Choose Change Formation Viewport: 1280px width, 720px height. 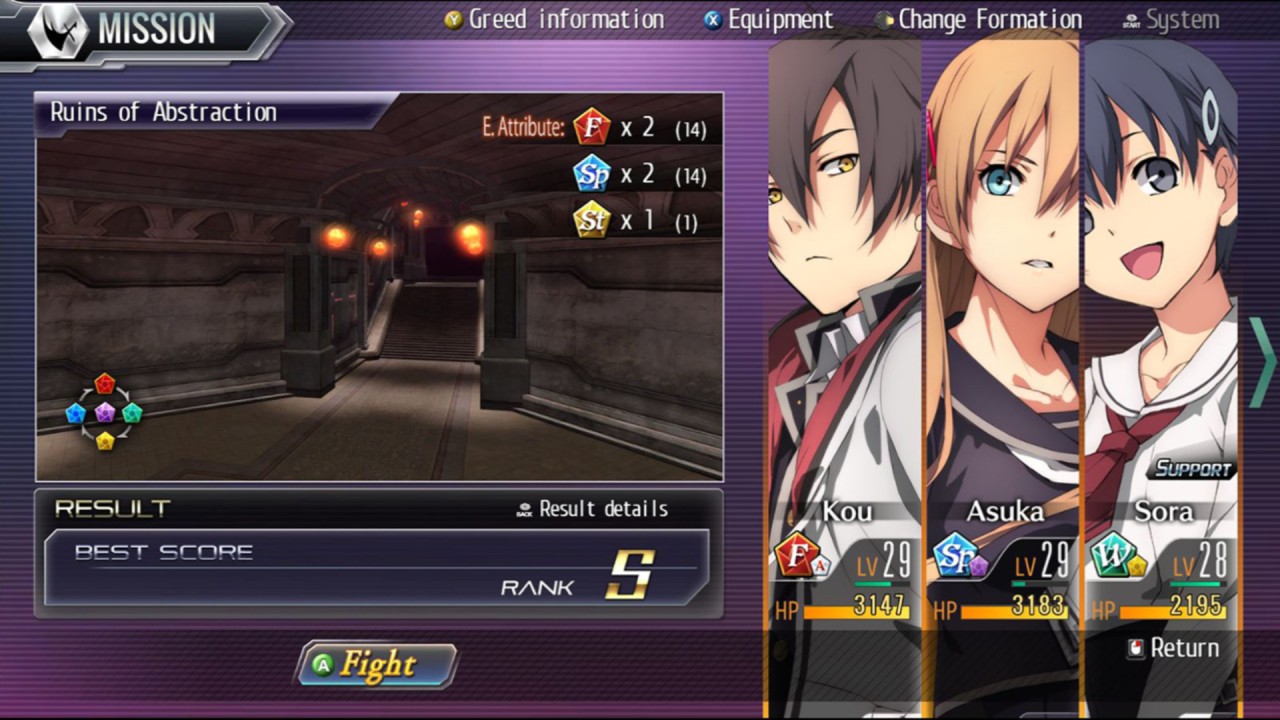pos(978,19)
